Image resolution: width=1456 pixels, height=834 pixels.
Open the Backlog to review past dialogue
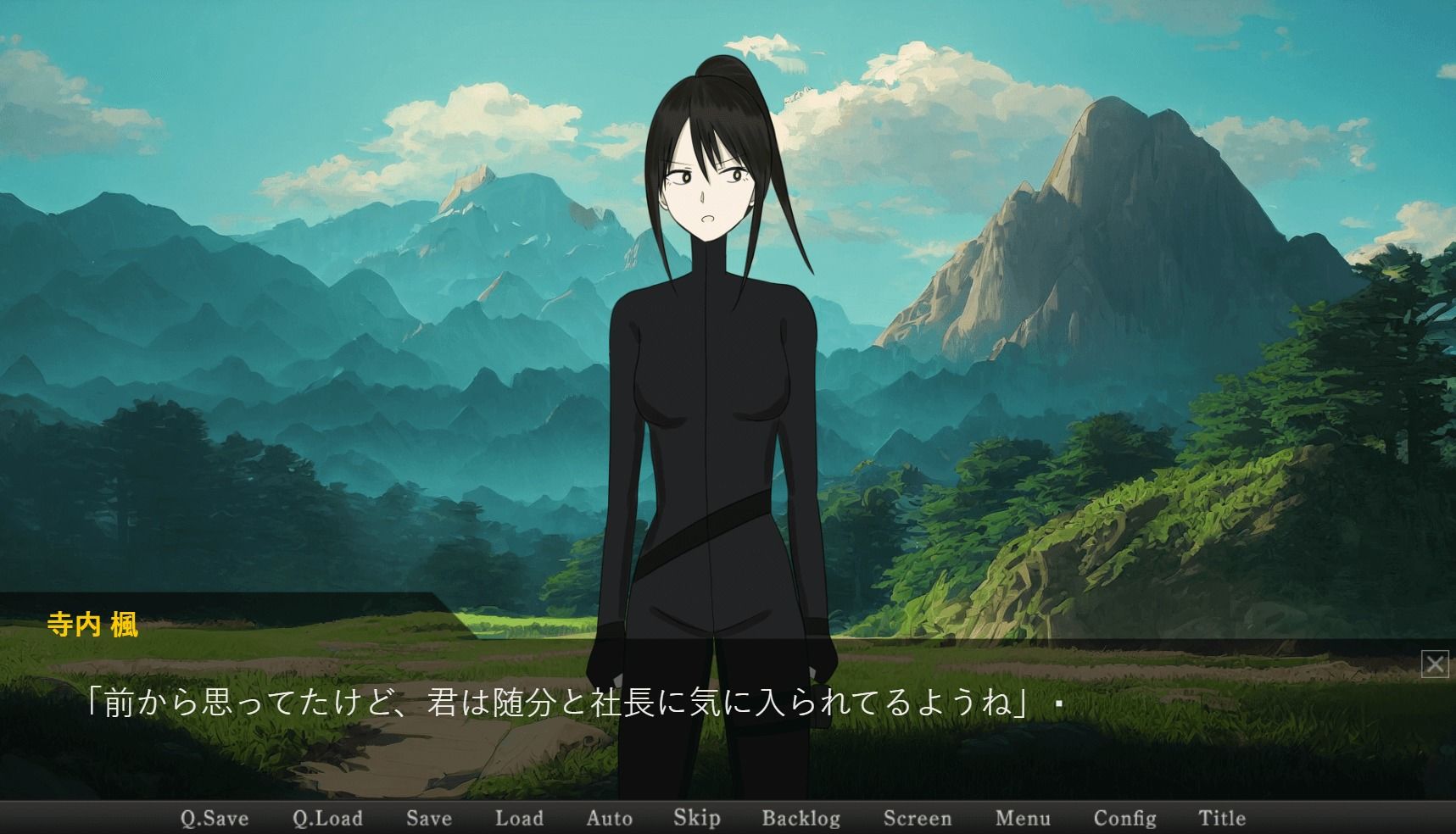(x=801, y=817)
